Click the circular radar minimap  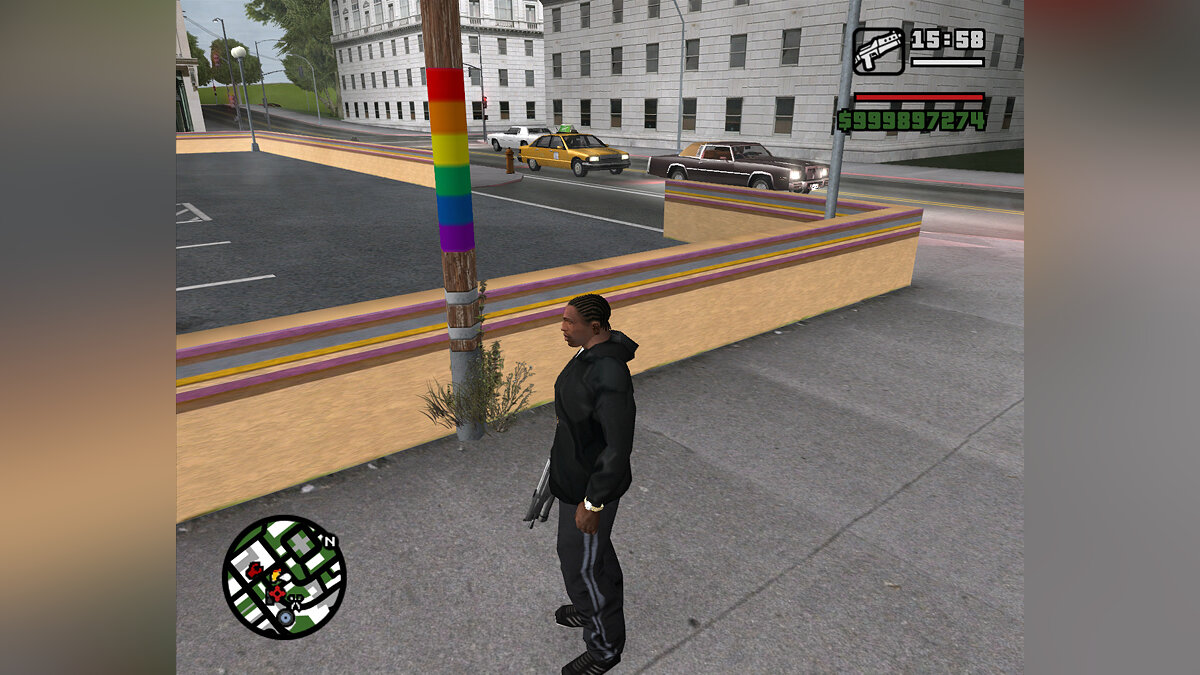pyautogui.click(x=283, y=577)
